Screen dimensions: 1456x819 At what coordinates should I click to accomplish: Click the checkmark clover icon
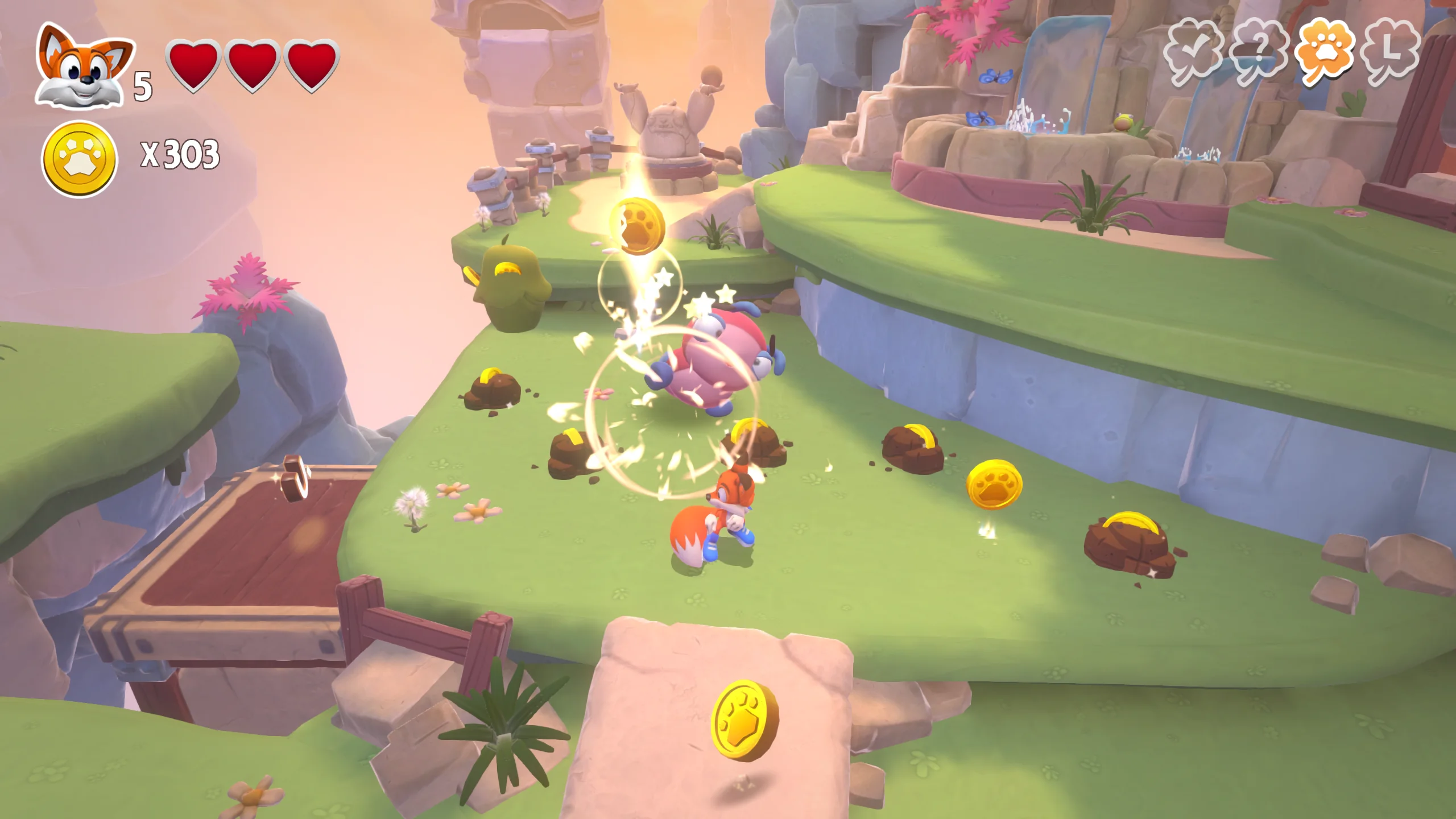click(x=1193, y=51)
